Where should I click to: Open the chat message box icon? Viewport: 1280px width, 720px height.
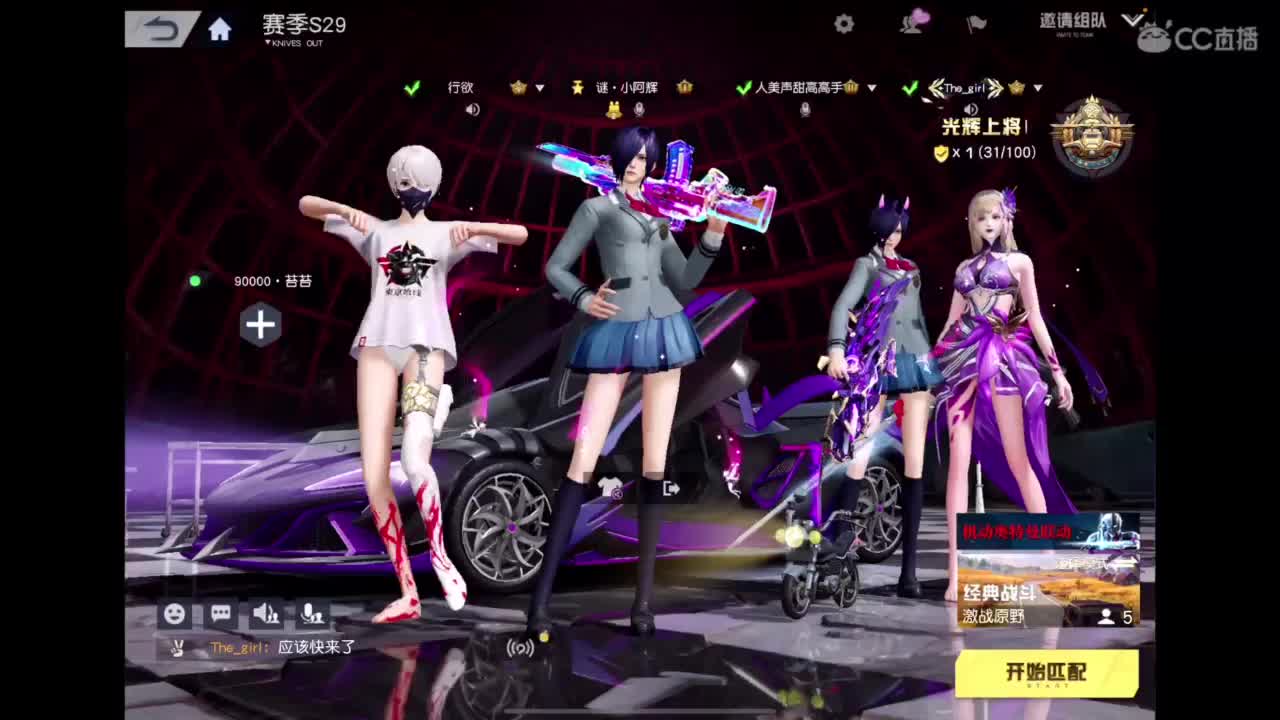[x=220, y=614]
